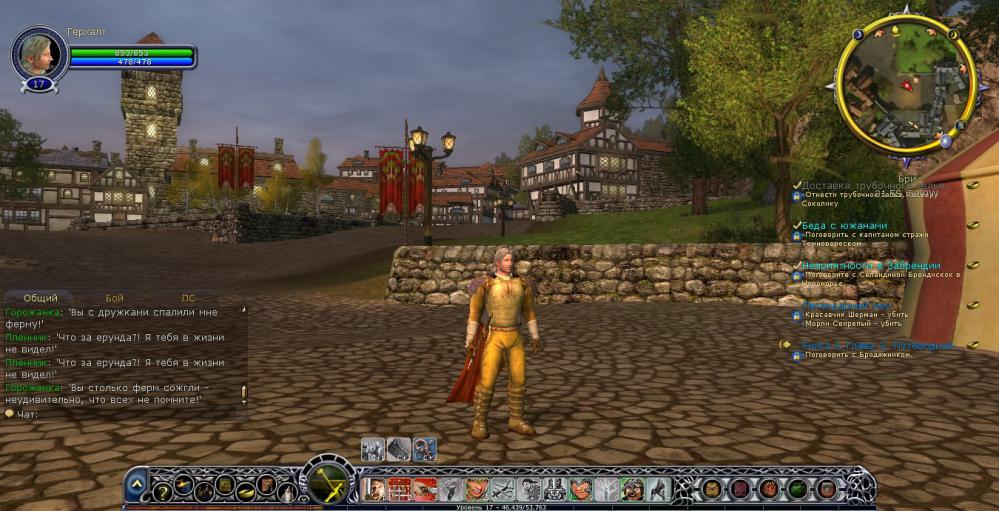Switch to the Общий chat tab

coord(41,298)
